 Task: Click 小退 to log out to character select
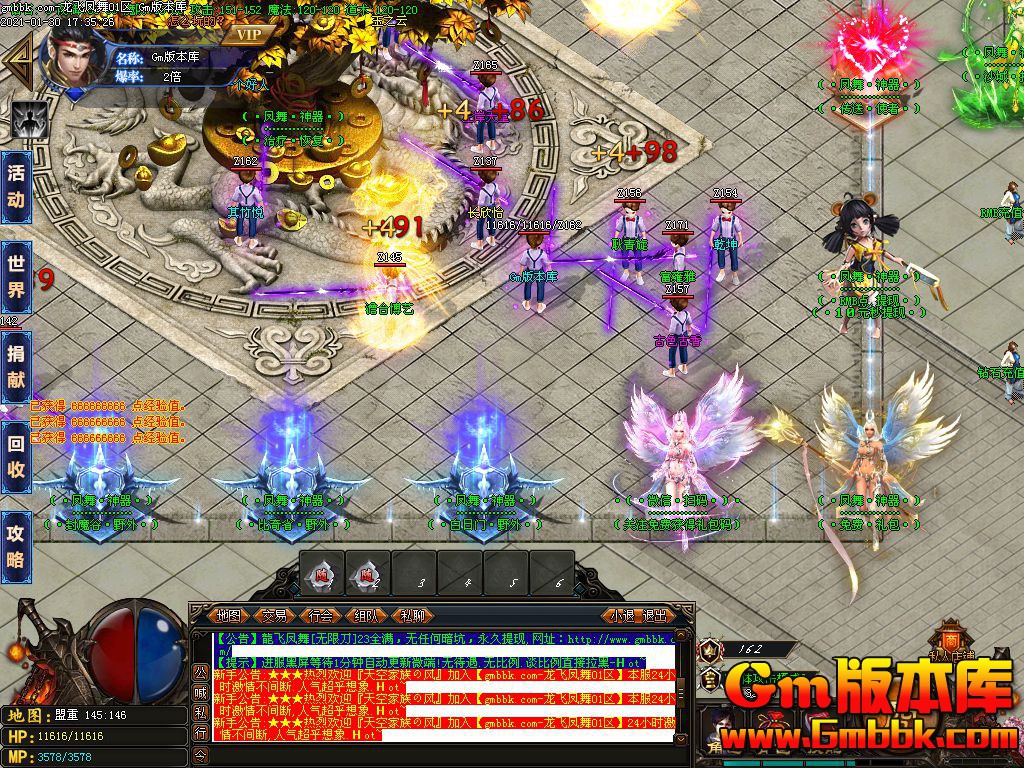pyautogui.click(x=622, y=615)
